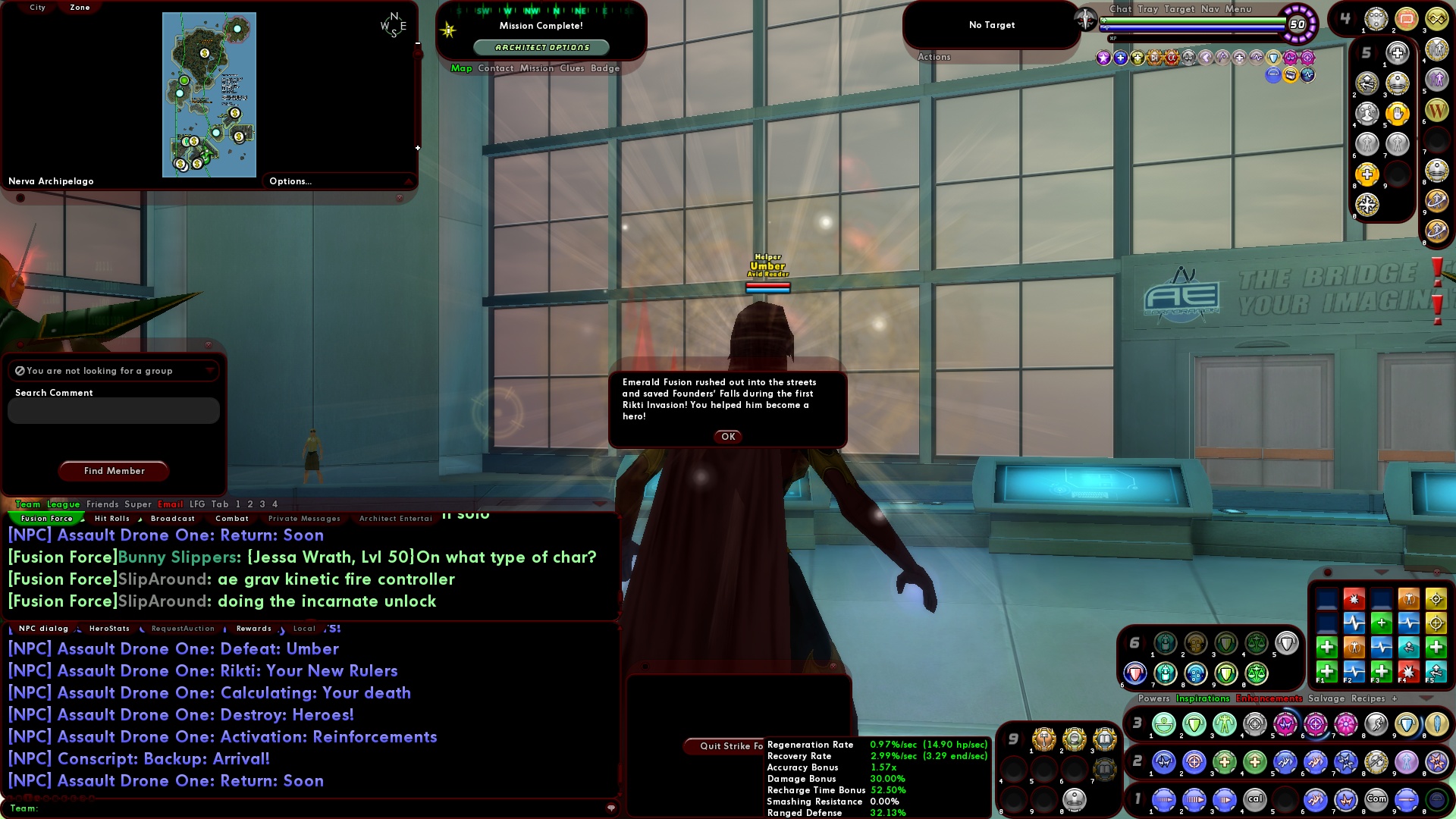This screenshot has height=819, width=1456.
Task: Switch to the Salvage tray tab
Action: point(1326,698)
